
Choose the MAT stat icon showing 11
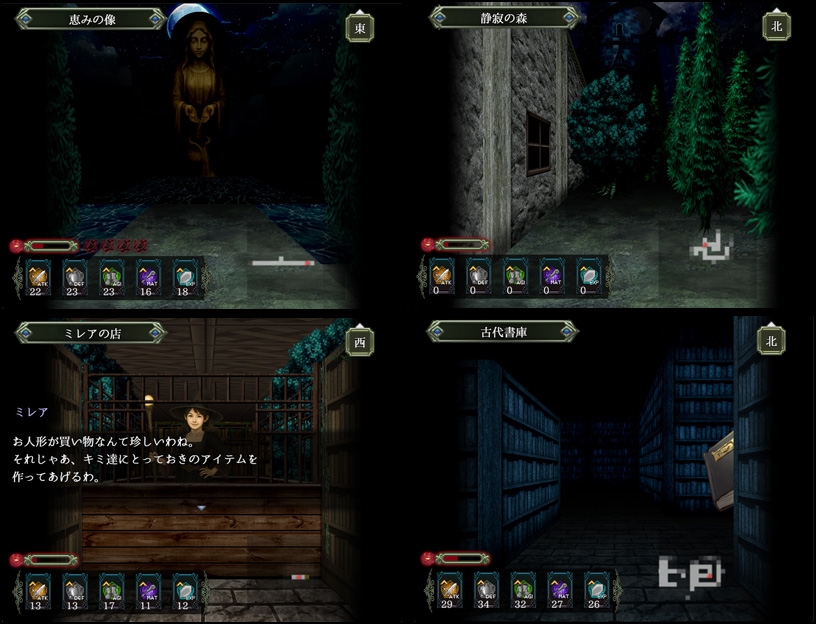(148, 589)
